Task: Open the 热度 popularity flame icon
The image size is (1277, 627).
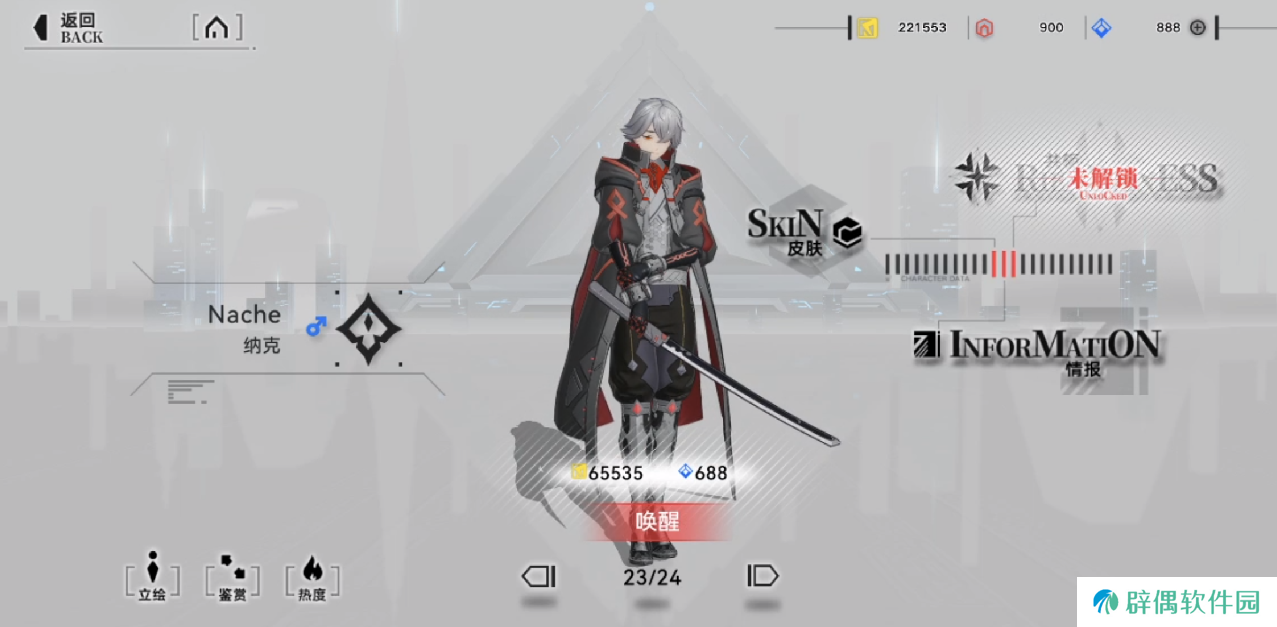Action: coord(312,577)
